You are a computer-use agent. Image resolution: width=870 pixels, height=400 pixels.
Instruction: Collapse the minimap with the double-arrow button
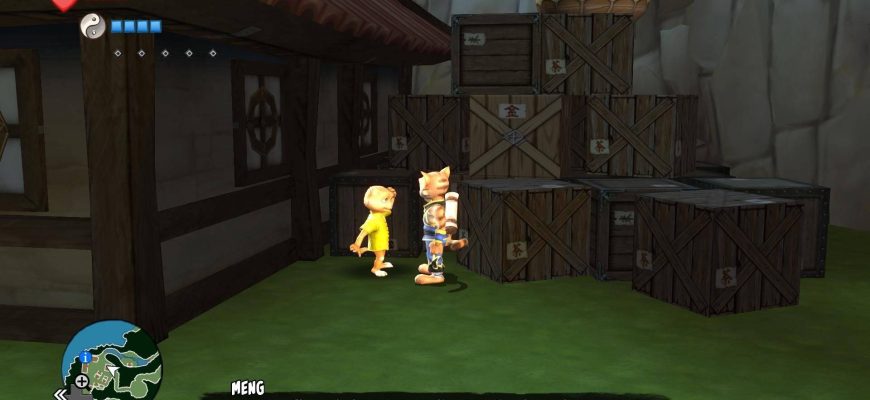pos(60,393)
